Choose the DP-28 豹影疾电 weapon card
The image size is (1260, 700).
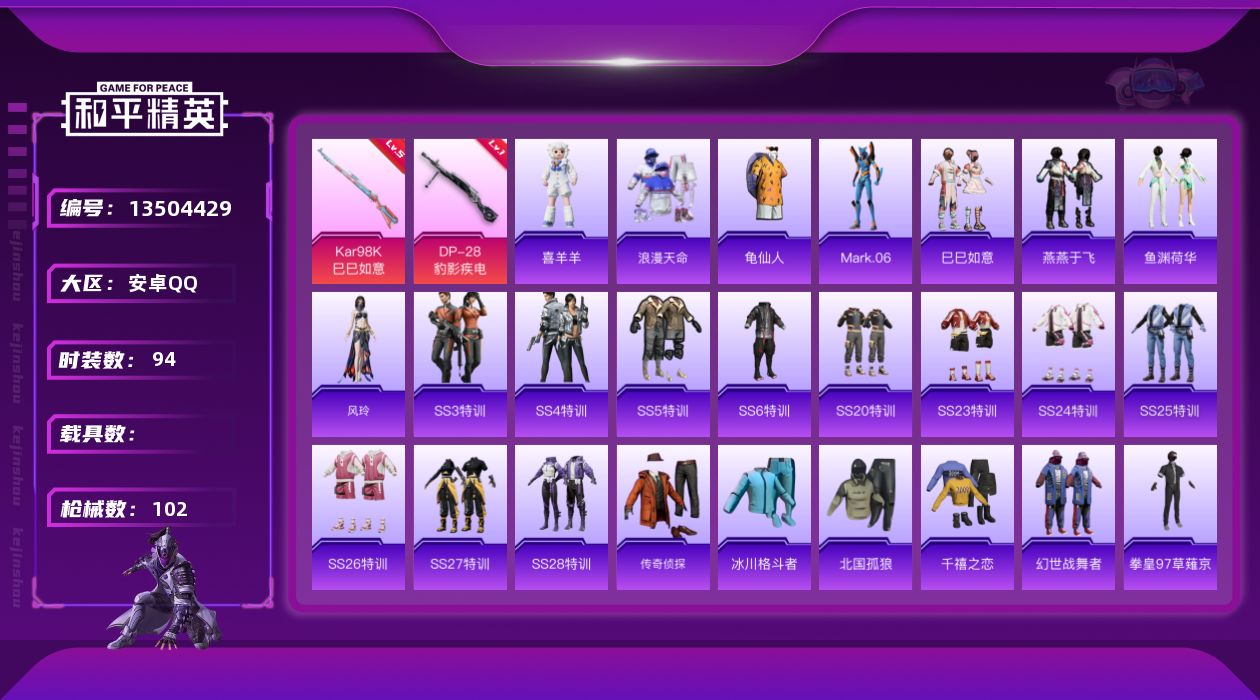(460, 211)
